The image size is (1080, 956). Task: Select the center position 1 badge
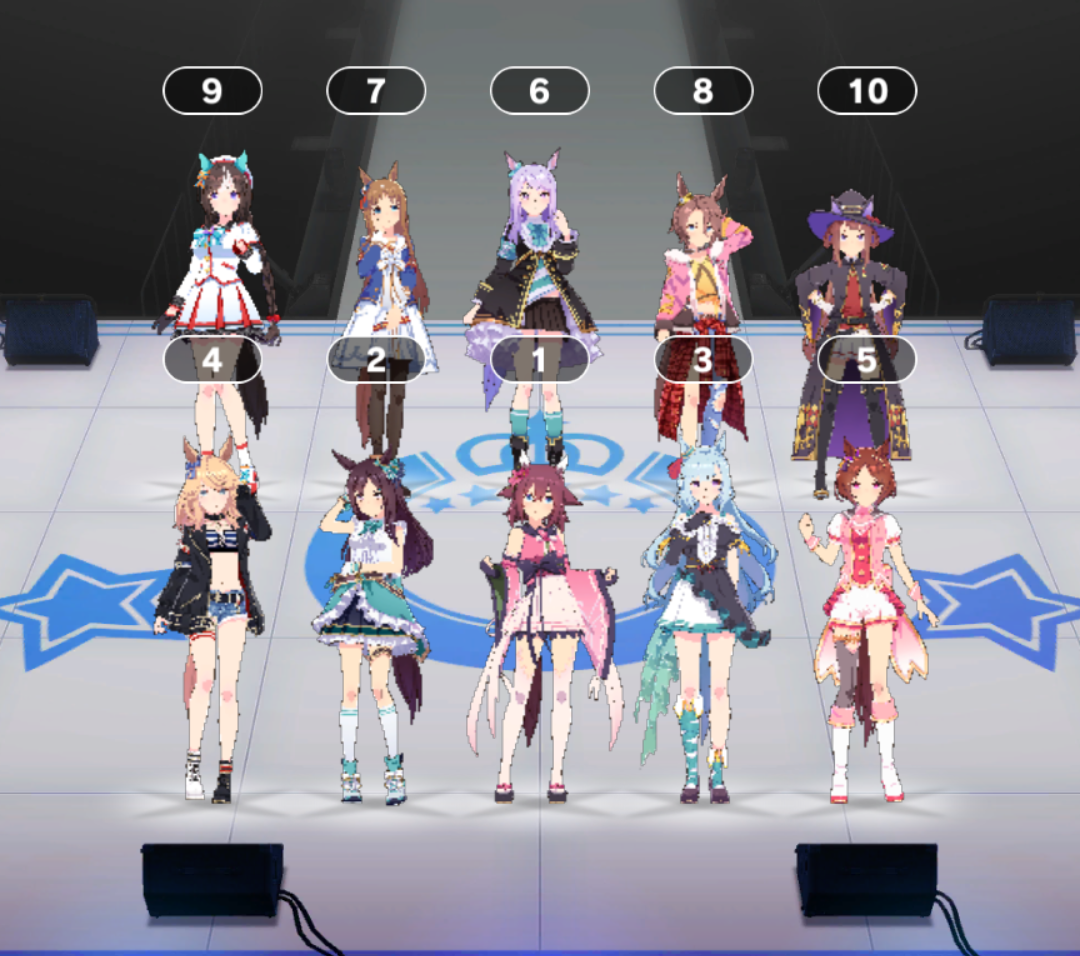(x=539, y=359)
